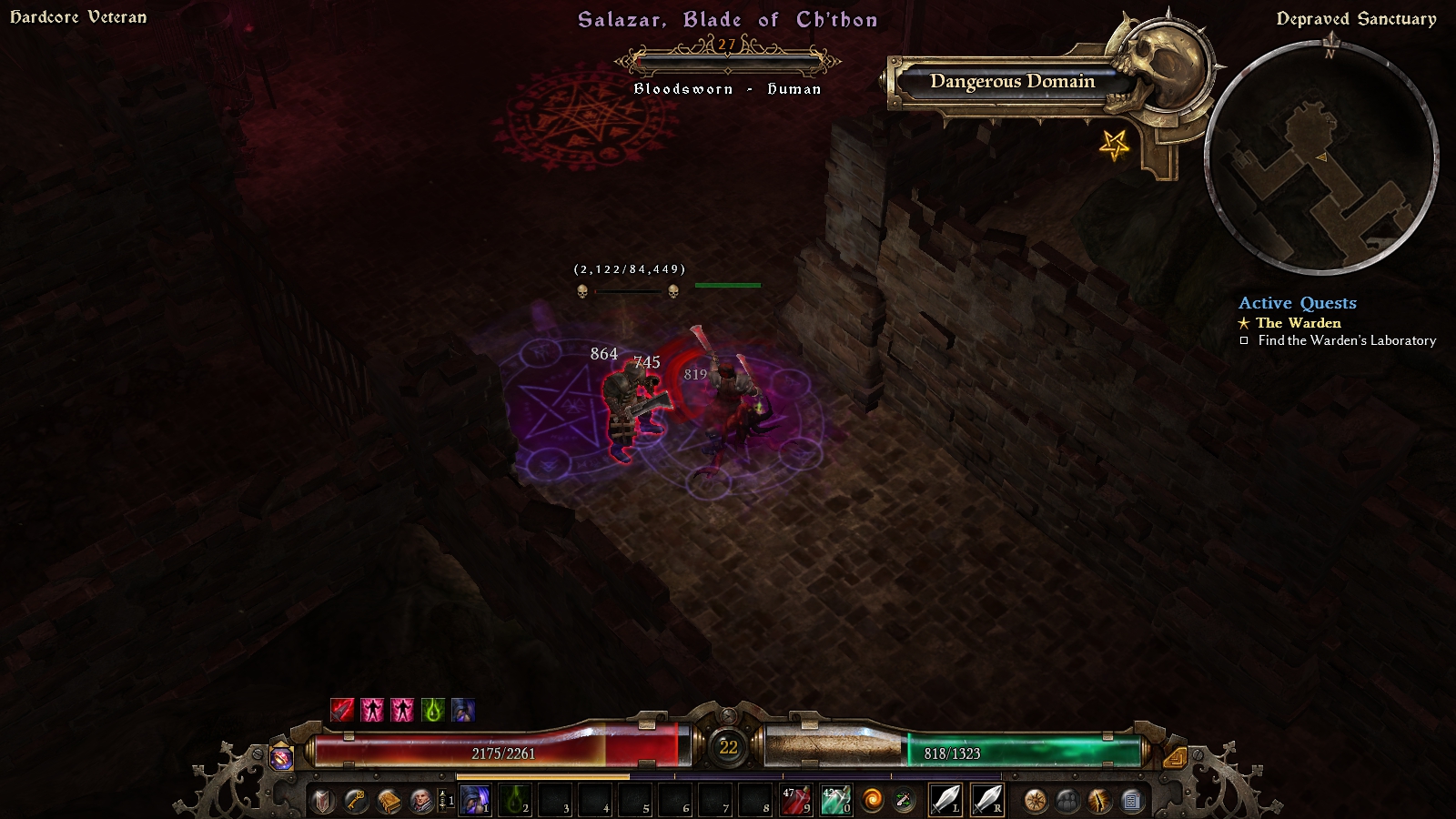
Task: Open the quest journal book icon
Action: point(389,801)
